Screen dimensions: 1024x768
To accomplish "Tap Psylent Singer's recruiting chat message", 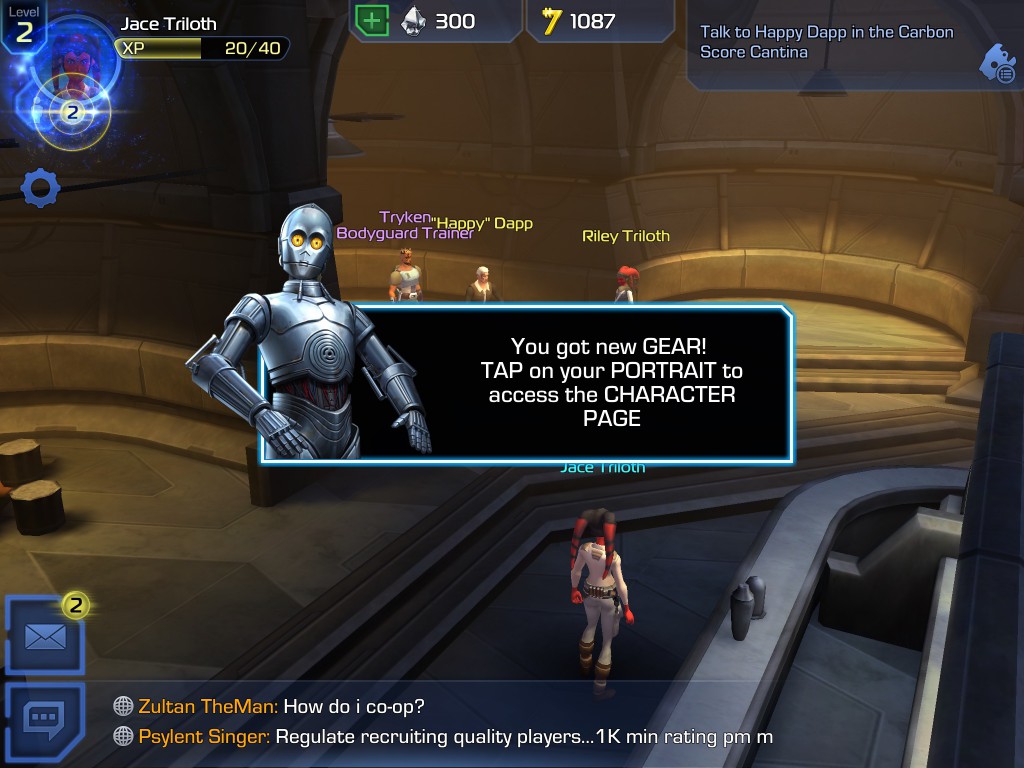I will (455, 737).
